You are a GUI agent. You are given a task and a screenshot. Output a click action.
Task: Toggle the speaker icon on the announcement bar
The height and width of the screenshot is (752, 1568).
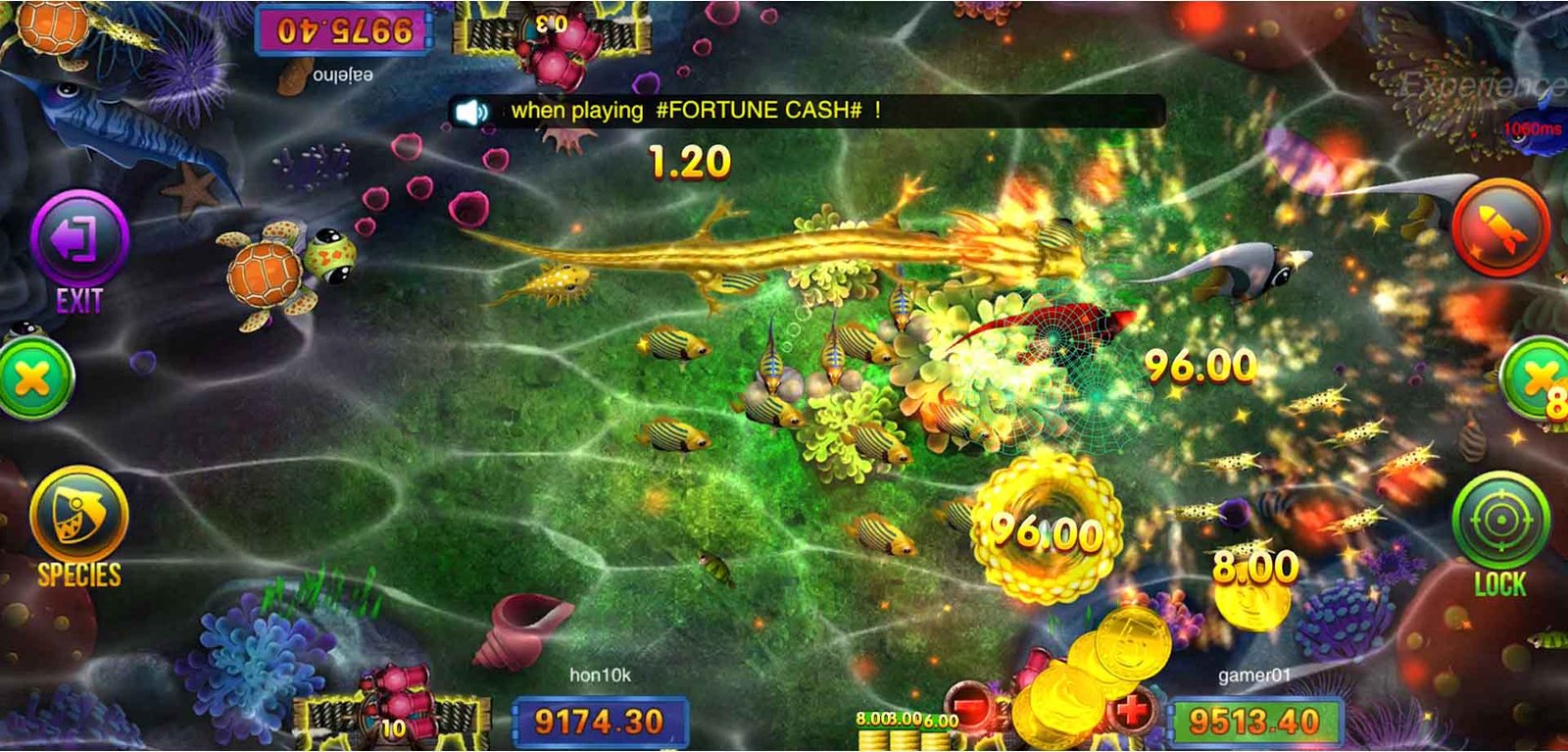[x=473, y=112]
